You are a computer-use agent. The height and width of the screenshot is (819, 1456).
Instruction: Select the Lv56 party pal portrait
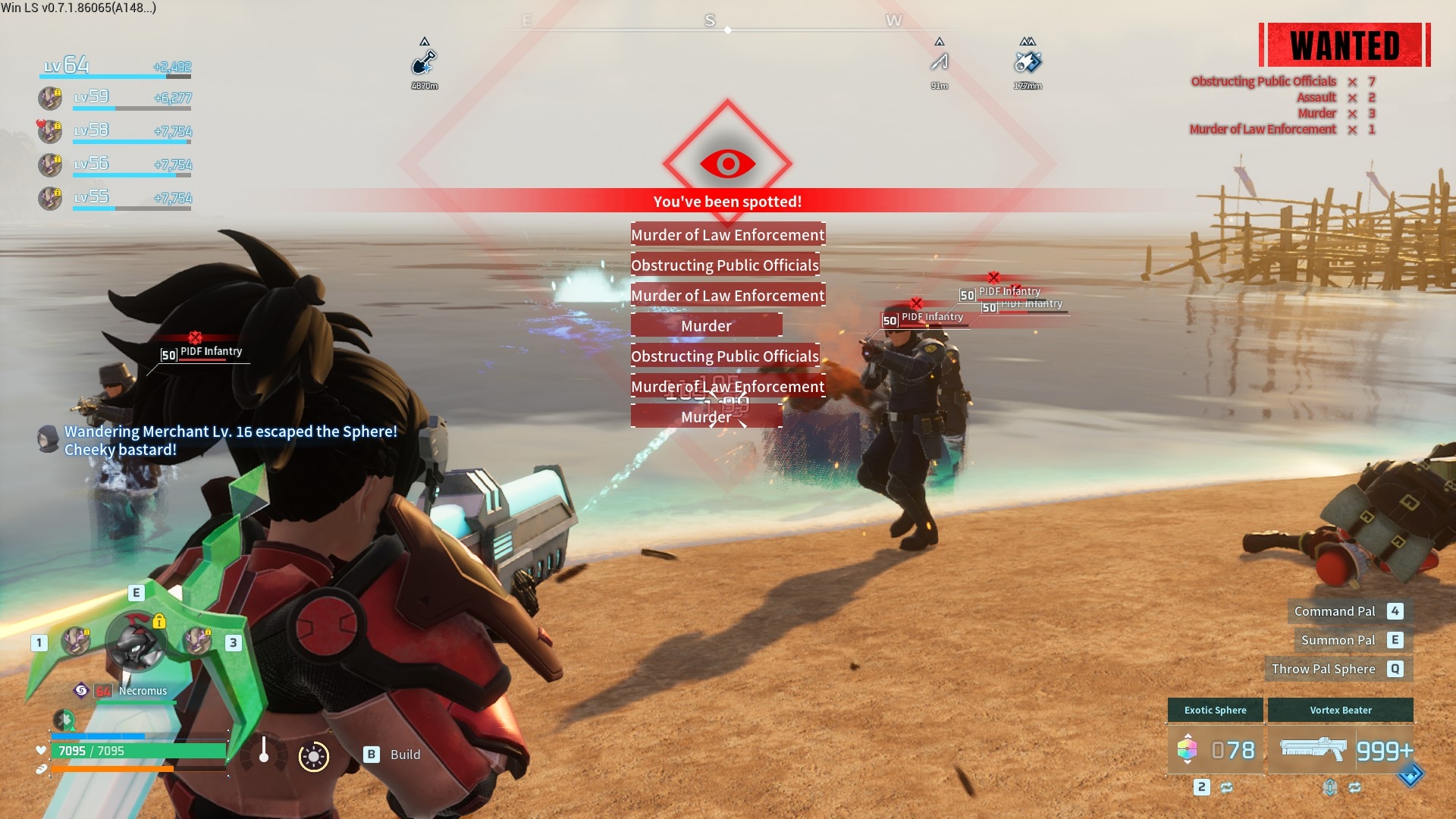(50, 165)
